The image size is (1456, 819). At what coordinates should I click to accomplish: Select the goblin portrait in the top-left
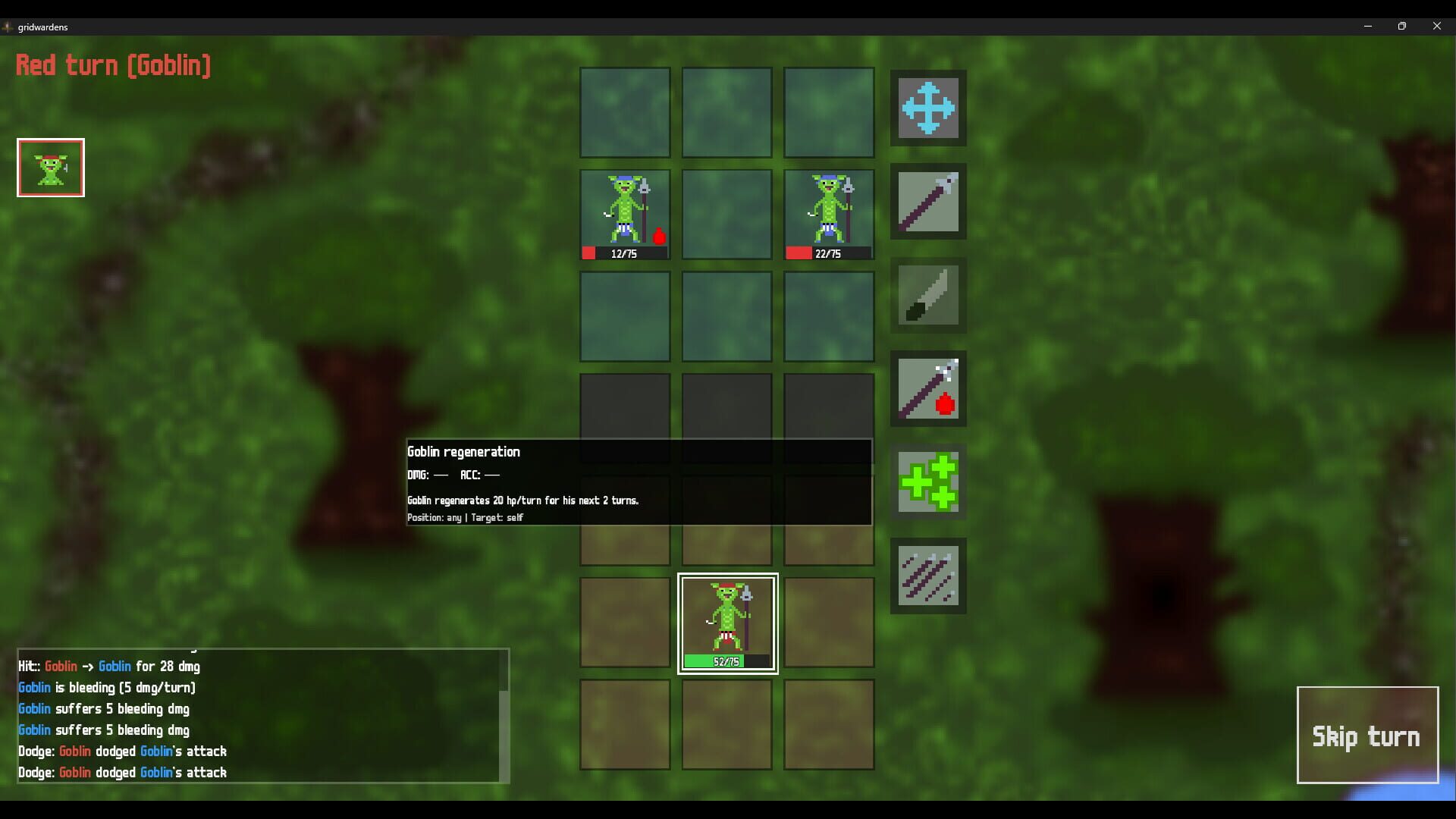[x=50, y=168]
